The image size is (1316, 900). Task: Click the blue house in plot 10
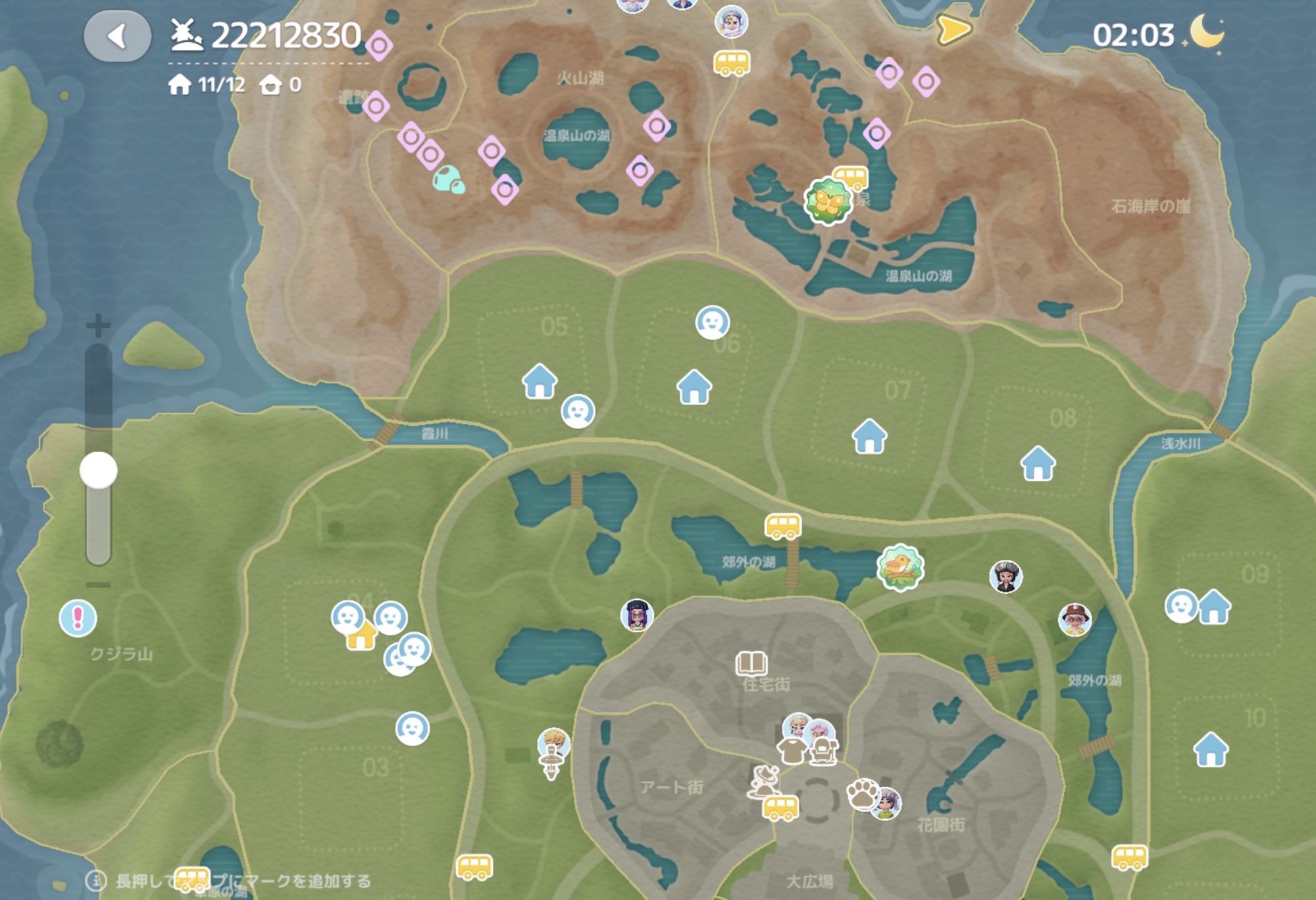[1211, 749]
